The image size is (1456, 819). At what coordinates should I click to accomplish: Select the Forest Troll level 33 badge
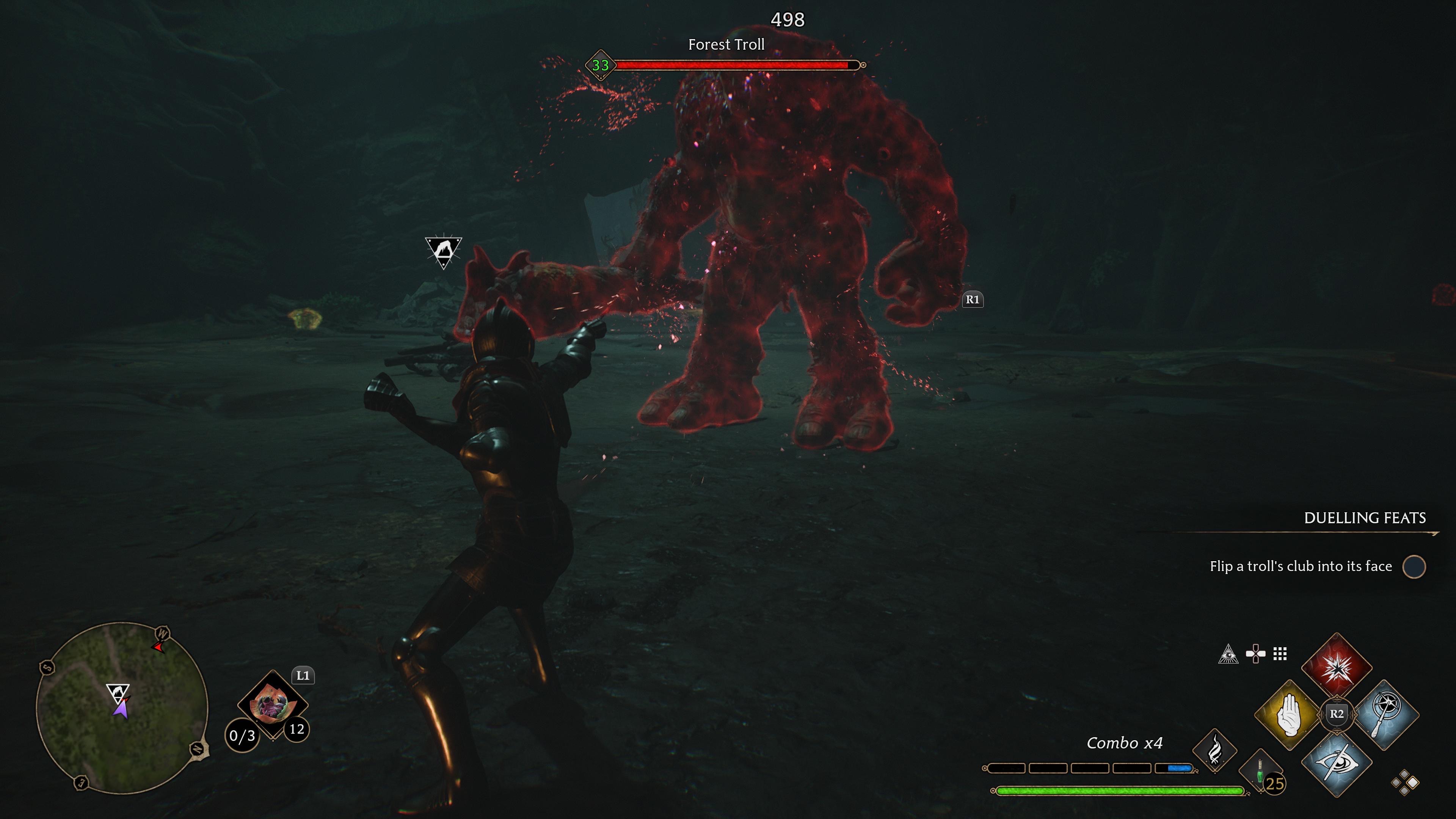[600, 66]
